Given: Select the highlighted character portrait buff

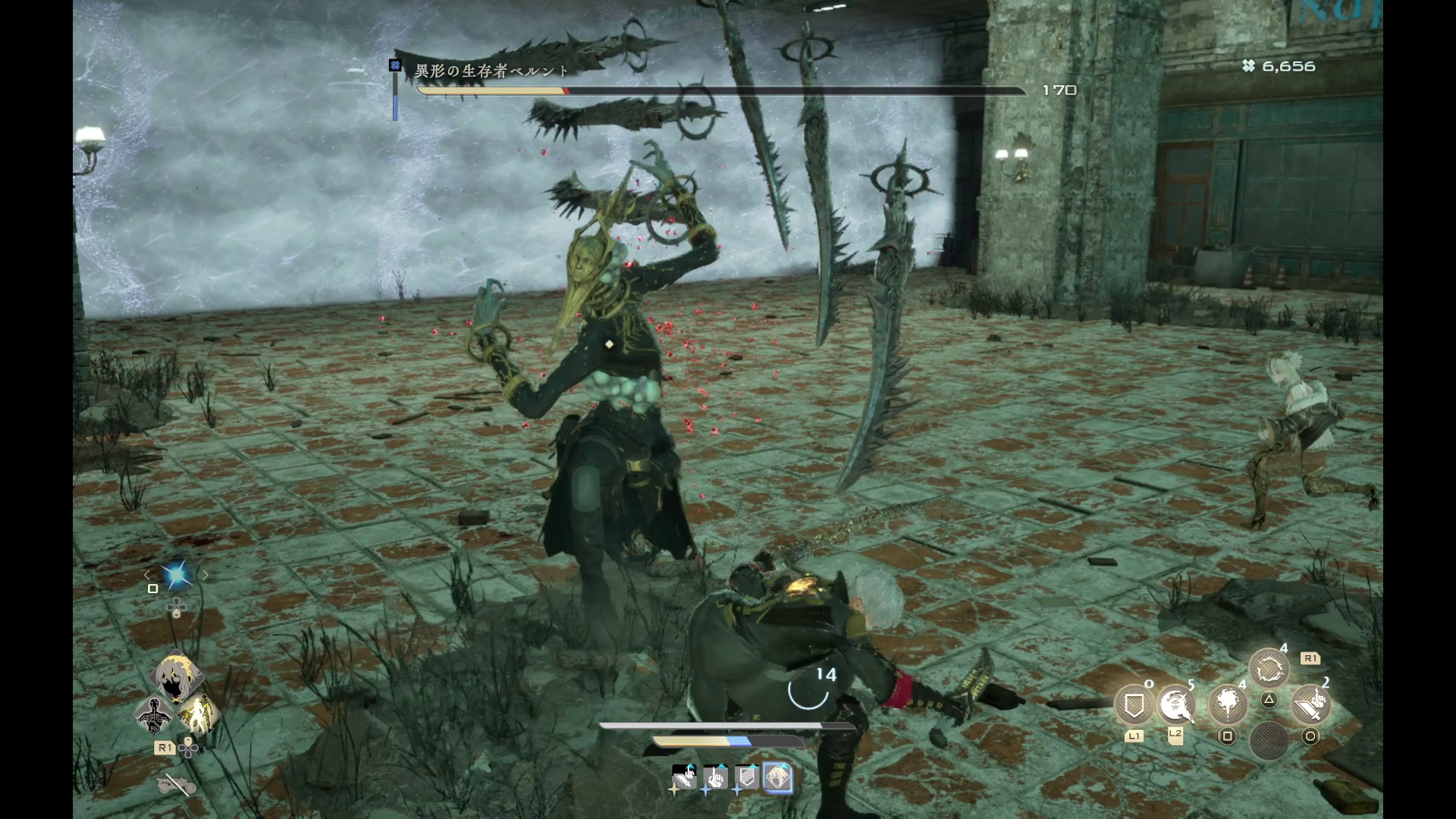Looking at the screenshot, I should click(x=777, y=777).
